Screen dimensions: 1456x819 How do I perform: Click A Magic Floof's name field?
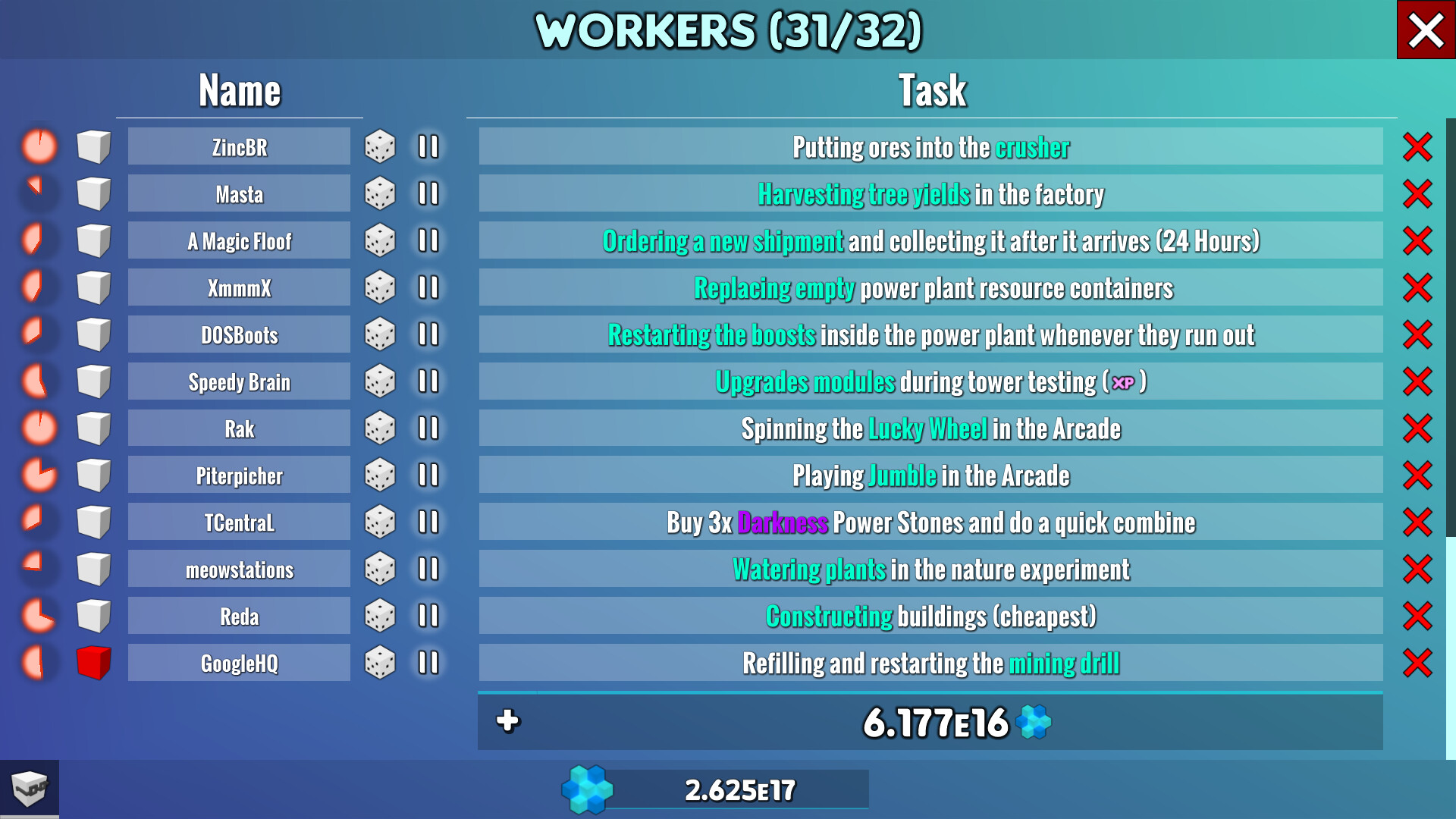[x=238, y=240]
